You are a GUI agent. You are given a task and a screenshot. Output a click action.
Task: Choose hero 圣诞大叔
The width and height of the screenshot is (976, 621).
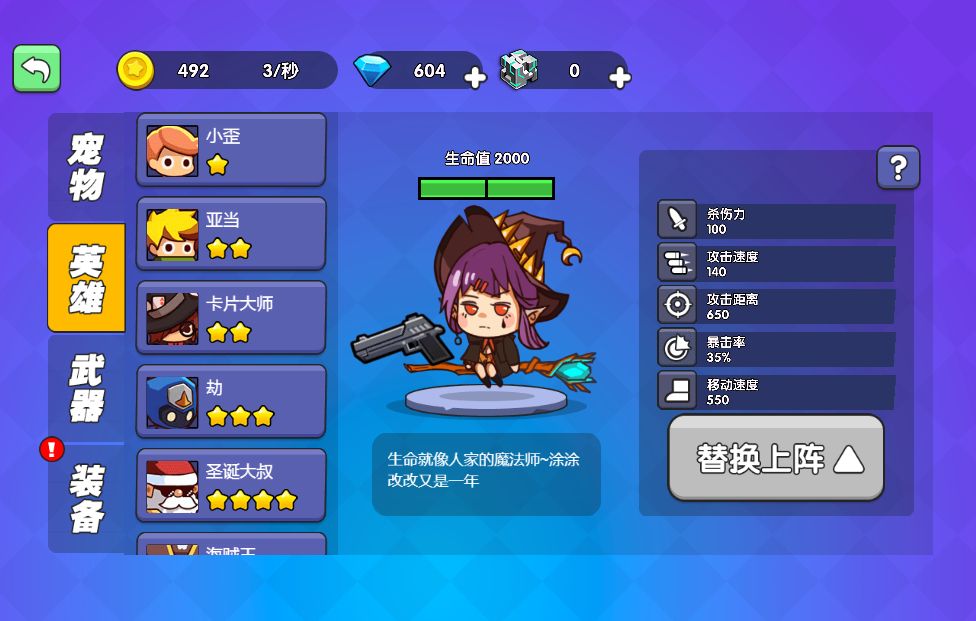click(231, 486)
